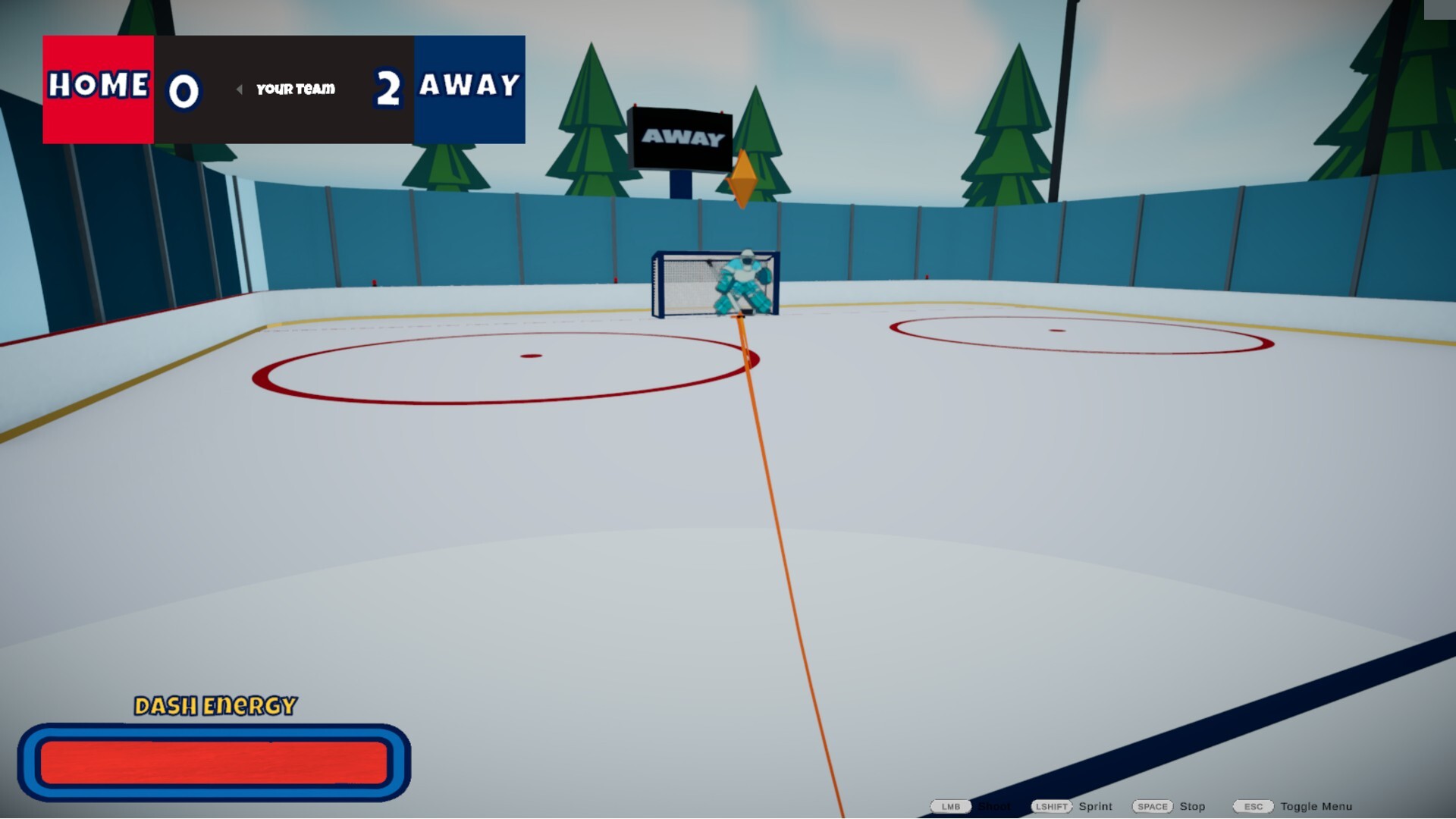Click the SPACE Stop key hint
1456x819 pixels.
[1152, 807]
